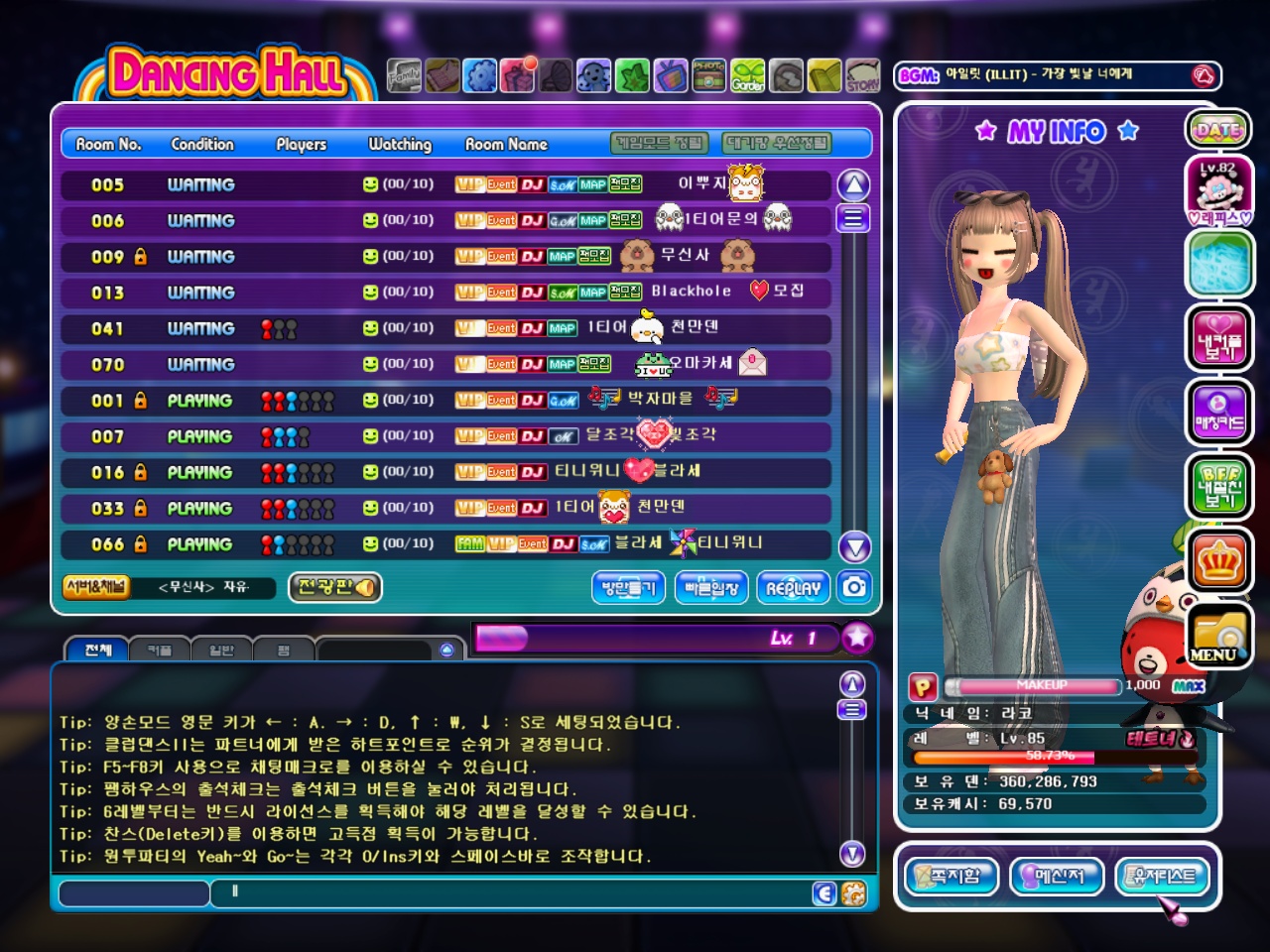Open the 방만들기 create-room button
Screen dimensions: 1270x952
628,588
